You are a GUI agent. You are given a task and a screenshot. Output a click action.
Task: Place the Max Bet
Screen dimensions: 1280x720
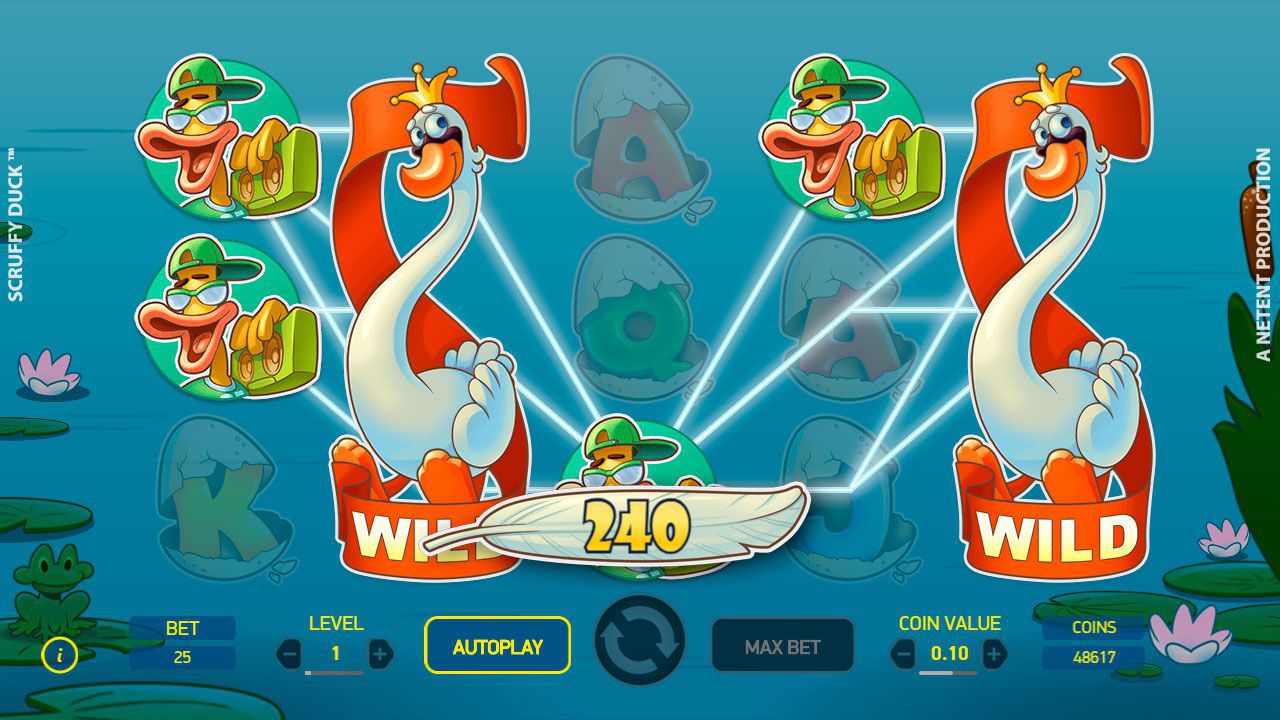coord(782,646)
